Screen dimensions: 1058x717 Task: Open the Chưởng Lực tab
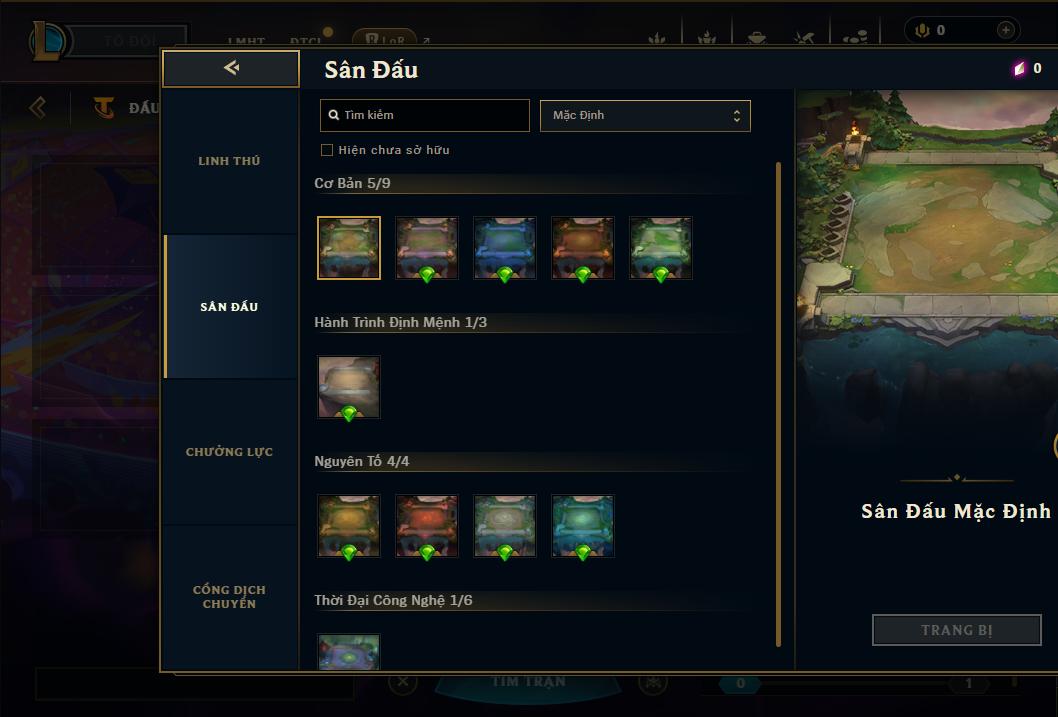[229, 452]
